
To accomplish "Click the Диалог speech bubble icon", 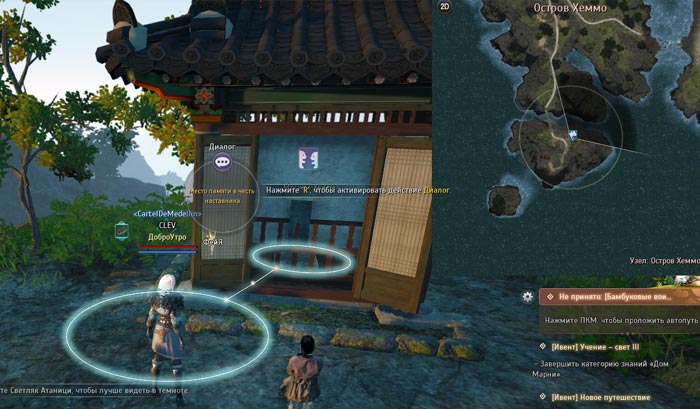I will 222,162.
